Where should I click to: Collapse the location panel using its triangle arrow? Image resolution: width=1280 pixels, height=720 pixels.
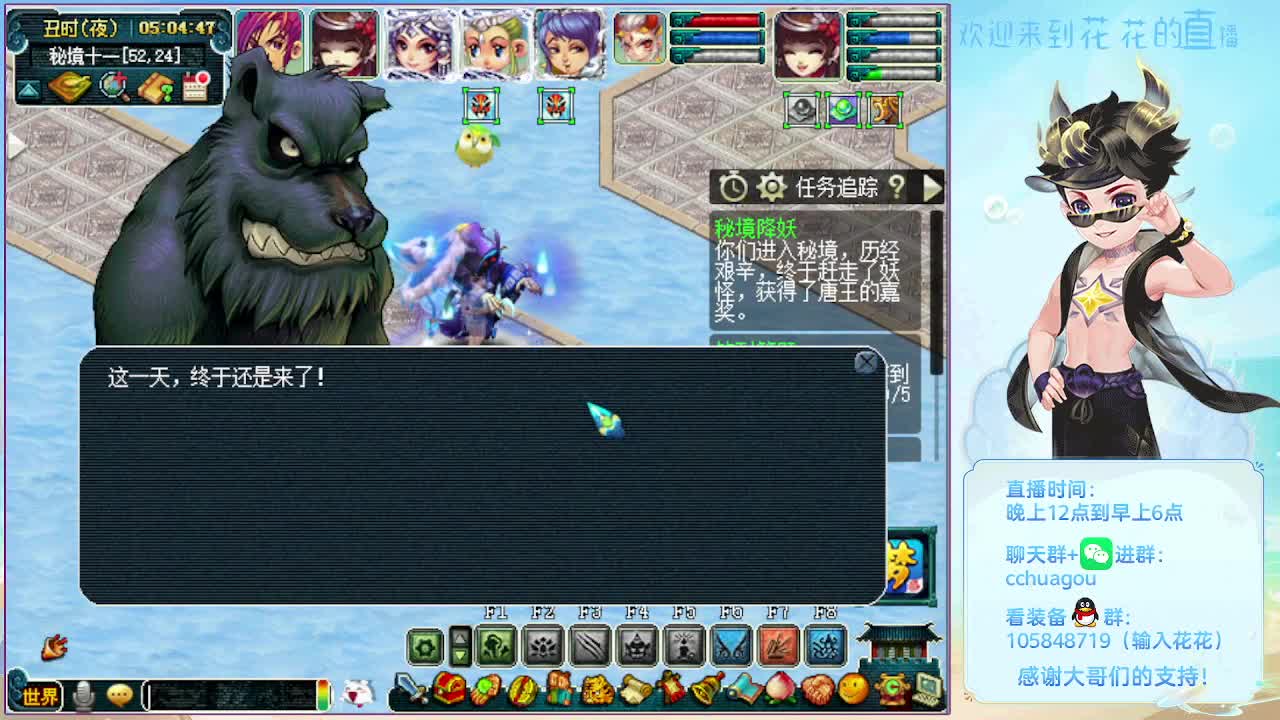pyautogui.click(x=28, y=89)
